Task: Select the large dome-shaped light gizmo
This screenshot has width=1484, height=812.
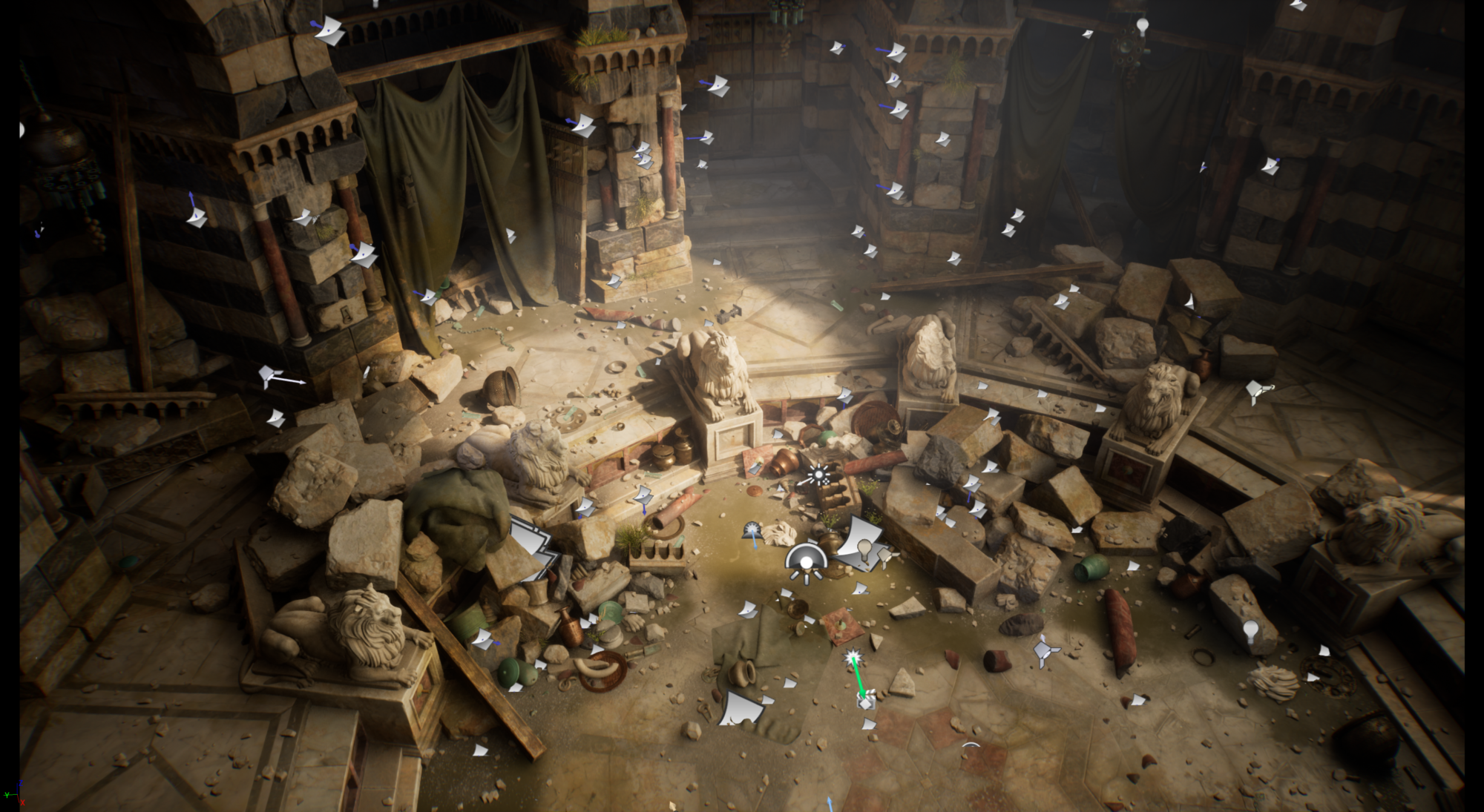Action: 806,562
